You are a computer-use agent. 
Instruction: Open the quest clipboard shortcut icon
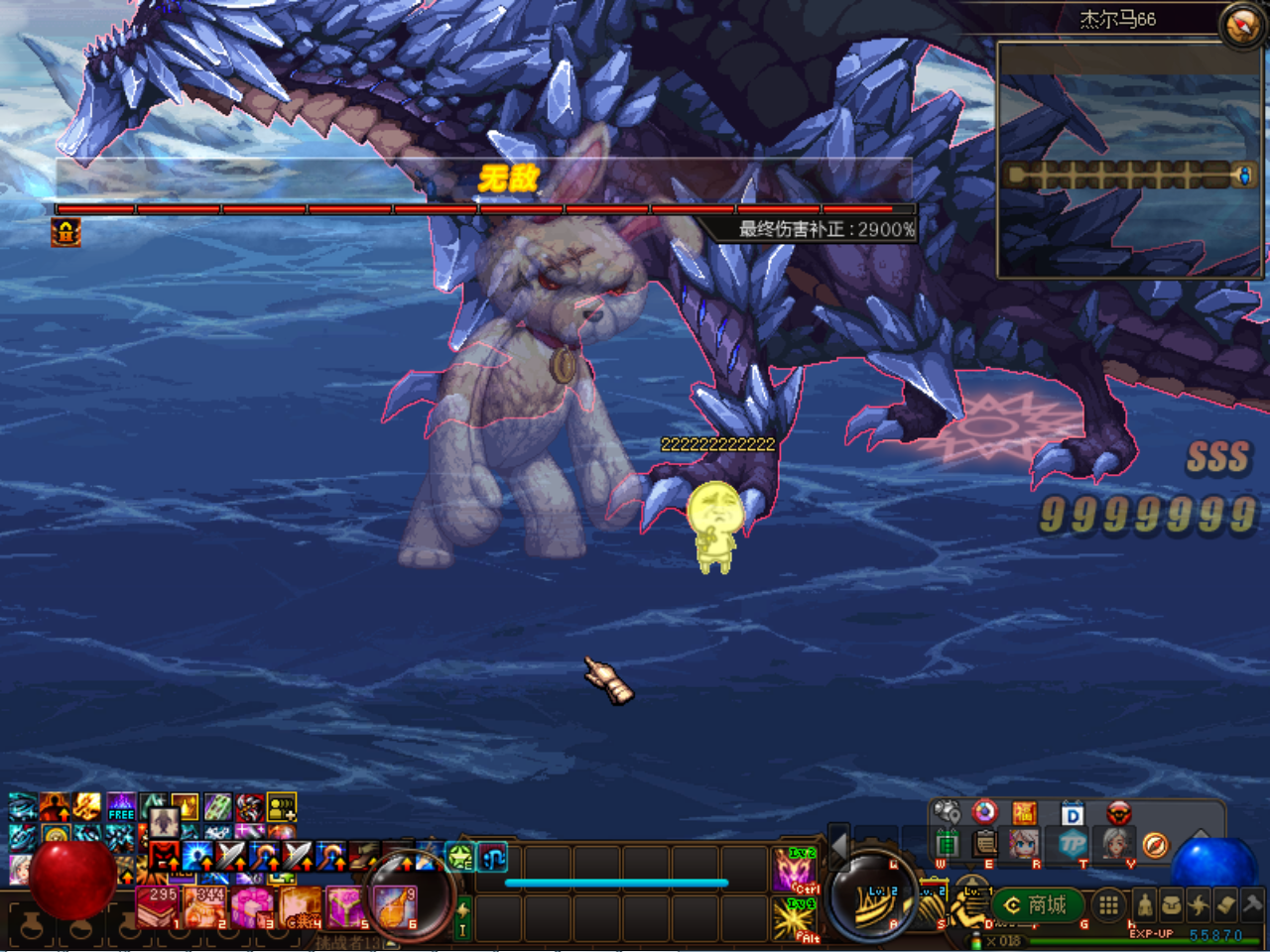pos(984,845)
